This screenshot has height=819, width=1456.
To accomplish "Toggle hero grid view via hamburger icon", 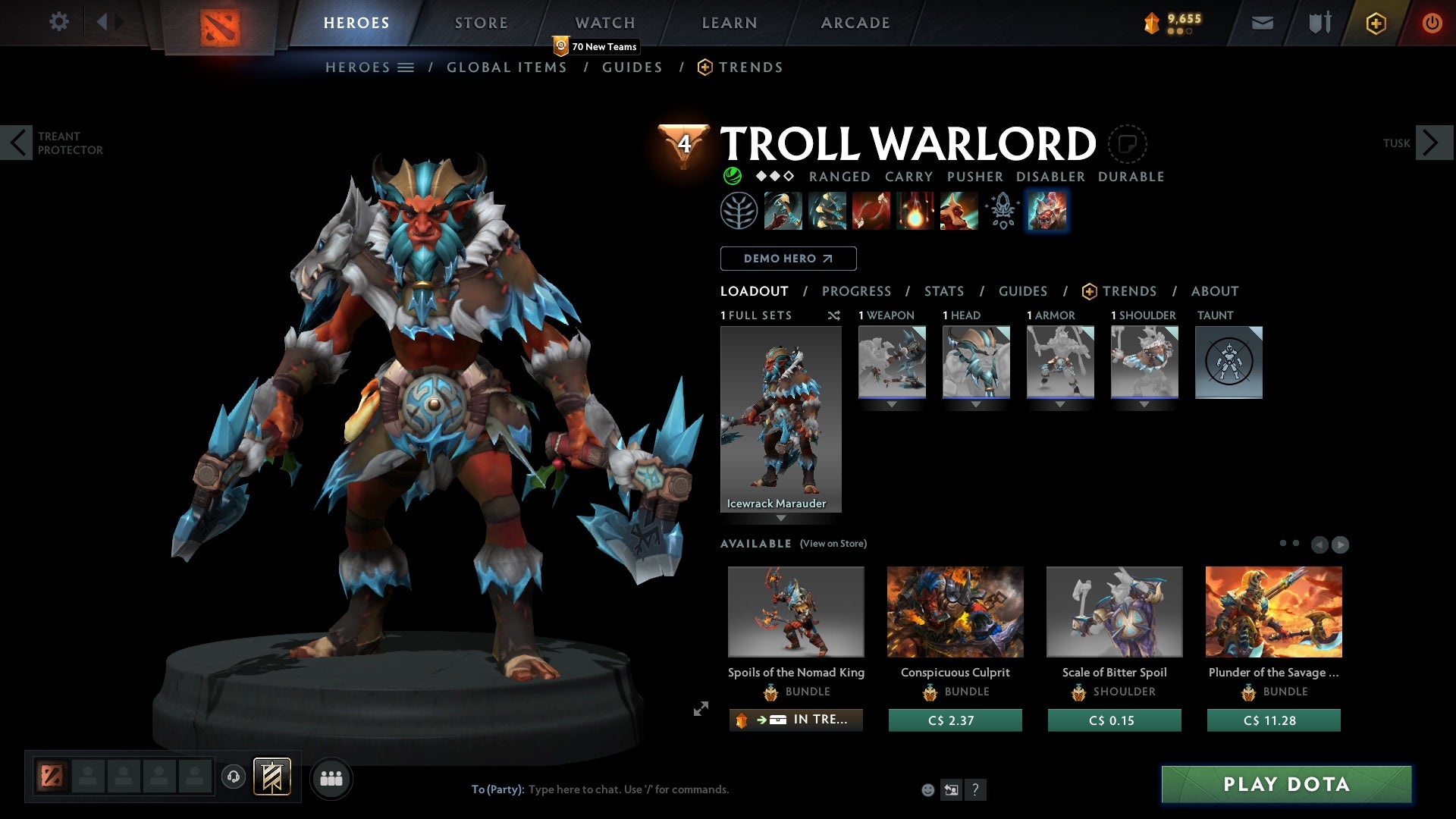I will 406,67.
